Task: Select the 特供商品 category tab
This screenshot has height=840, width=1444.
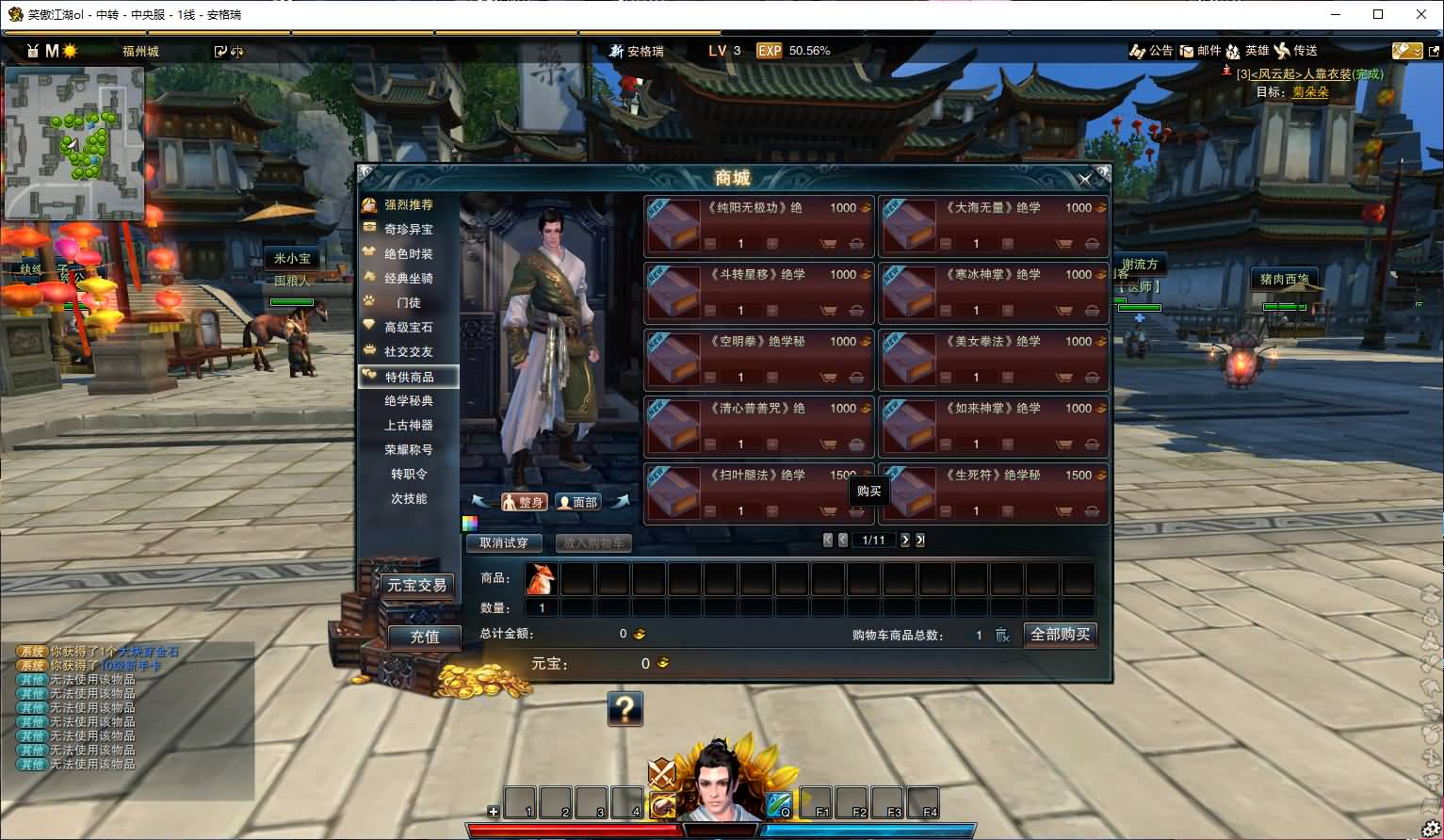Action: coord(411,376)
